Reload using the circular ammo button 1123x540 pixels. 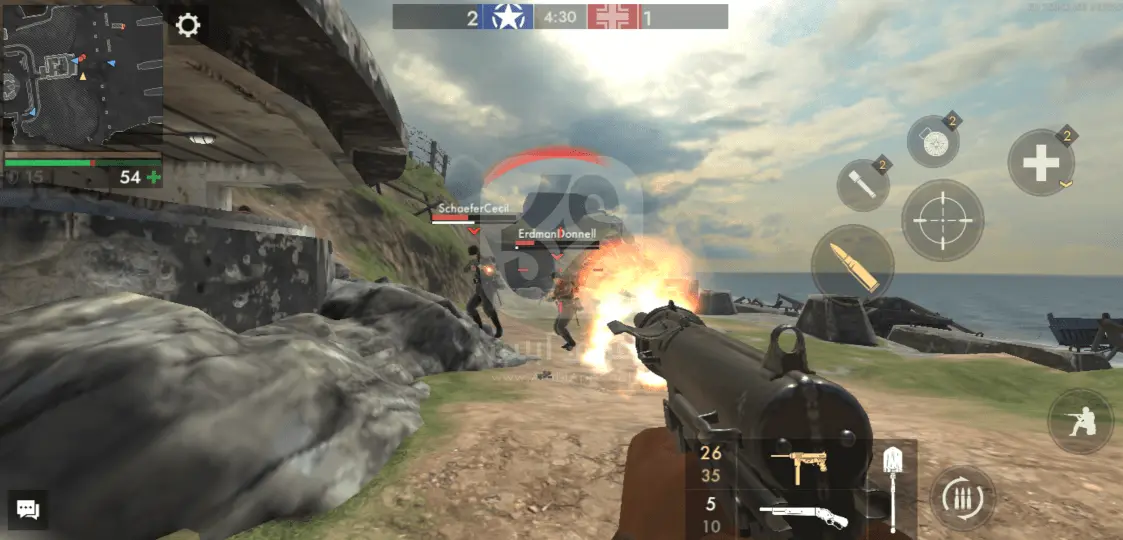coord(963,498)
